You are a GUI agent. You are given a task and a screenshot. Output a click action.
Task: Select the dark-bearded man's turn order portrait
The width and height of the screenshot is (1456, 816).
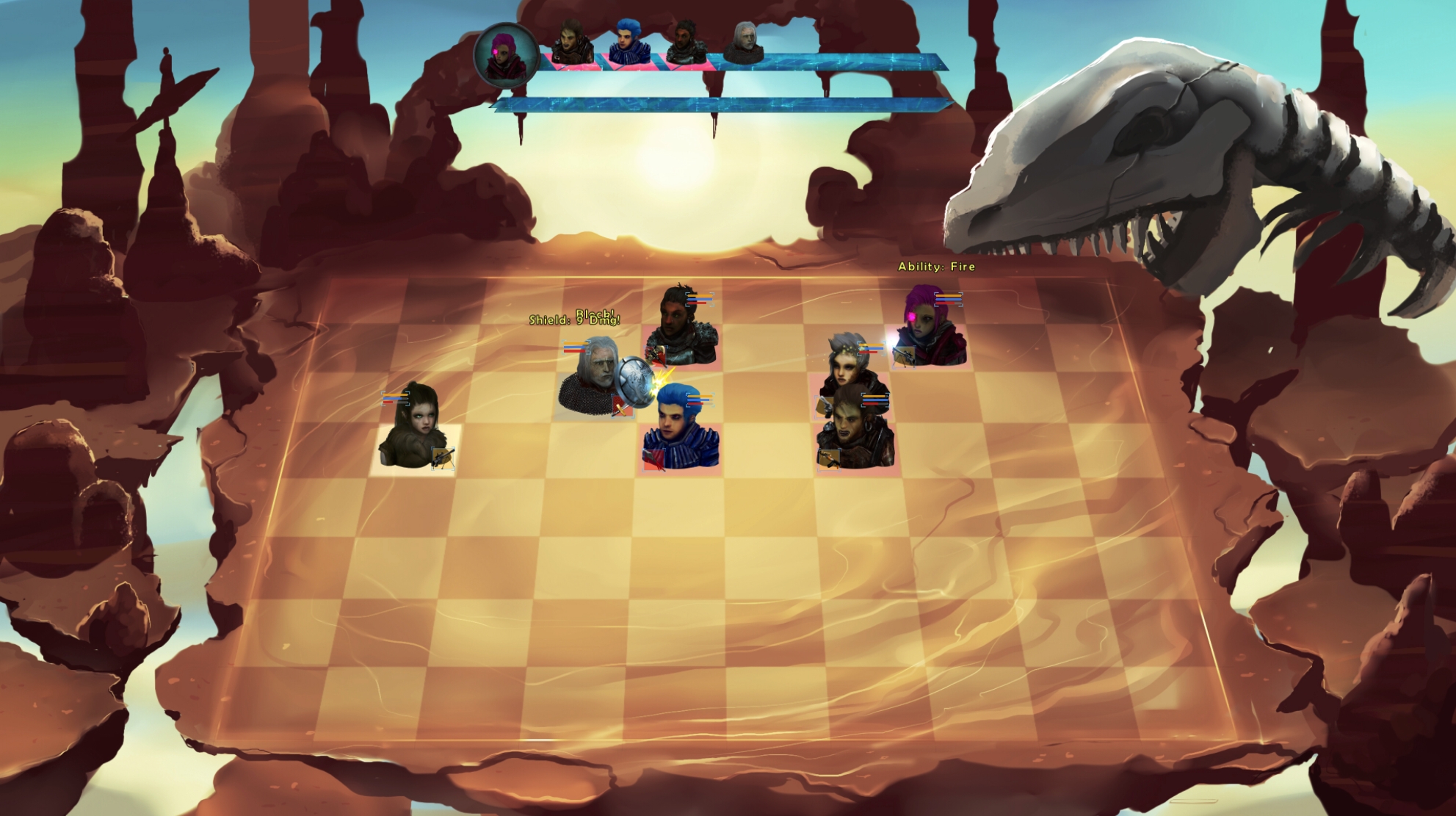(684, 43)
